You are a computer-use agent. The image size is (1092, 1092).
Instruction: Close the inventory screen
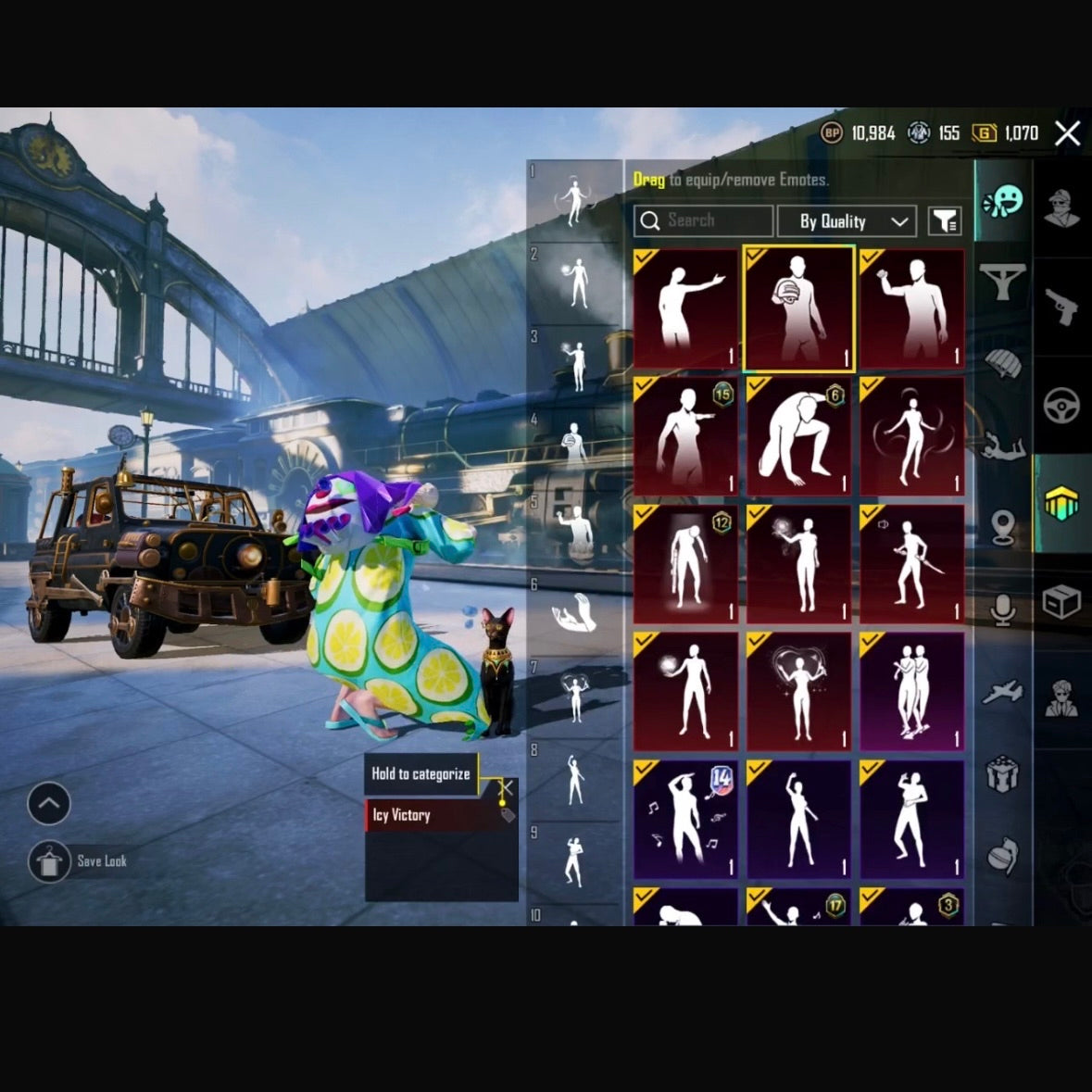[1067, 133]
